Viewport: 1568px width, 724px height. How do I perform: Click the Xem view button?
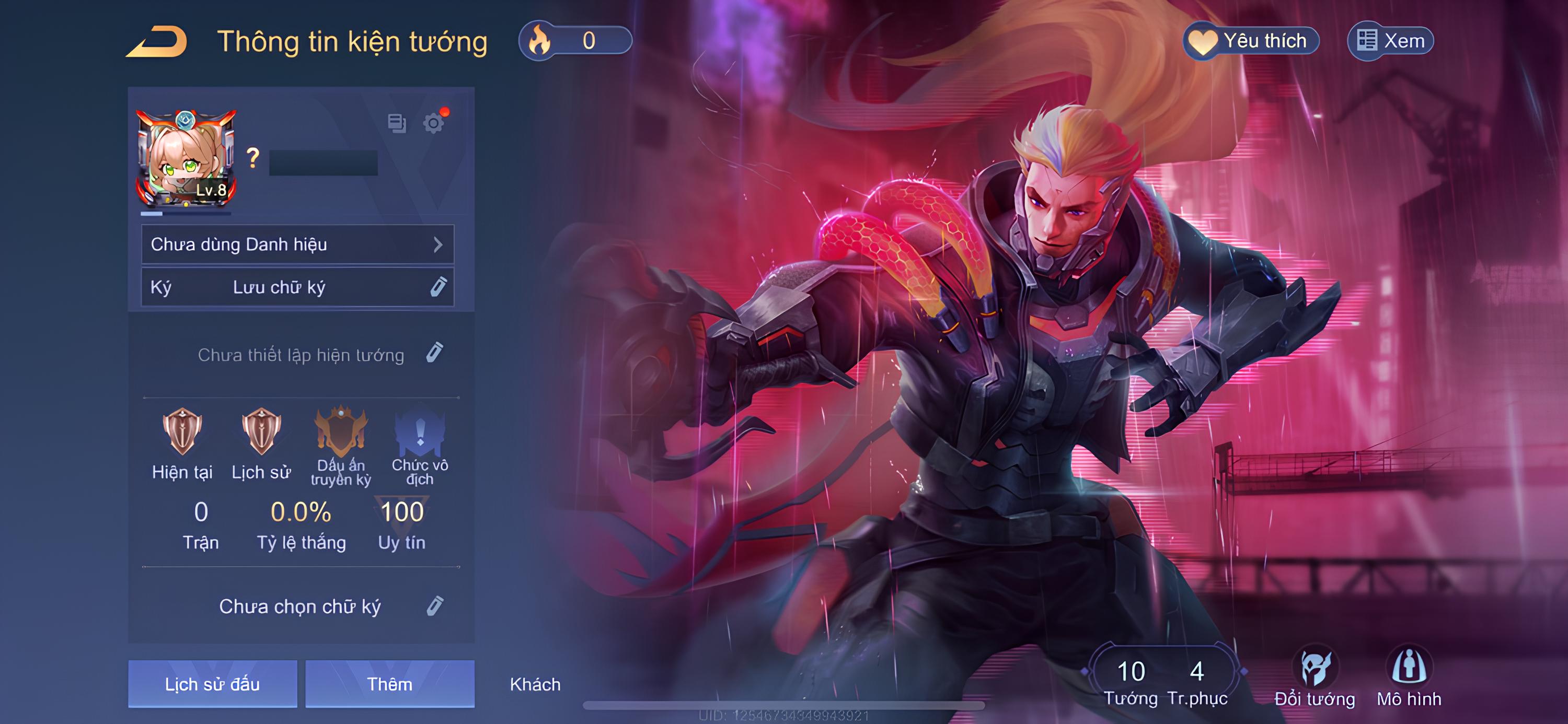point(1391,41)
